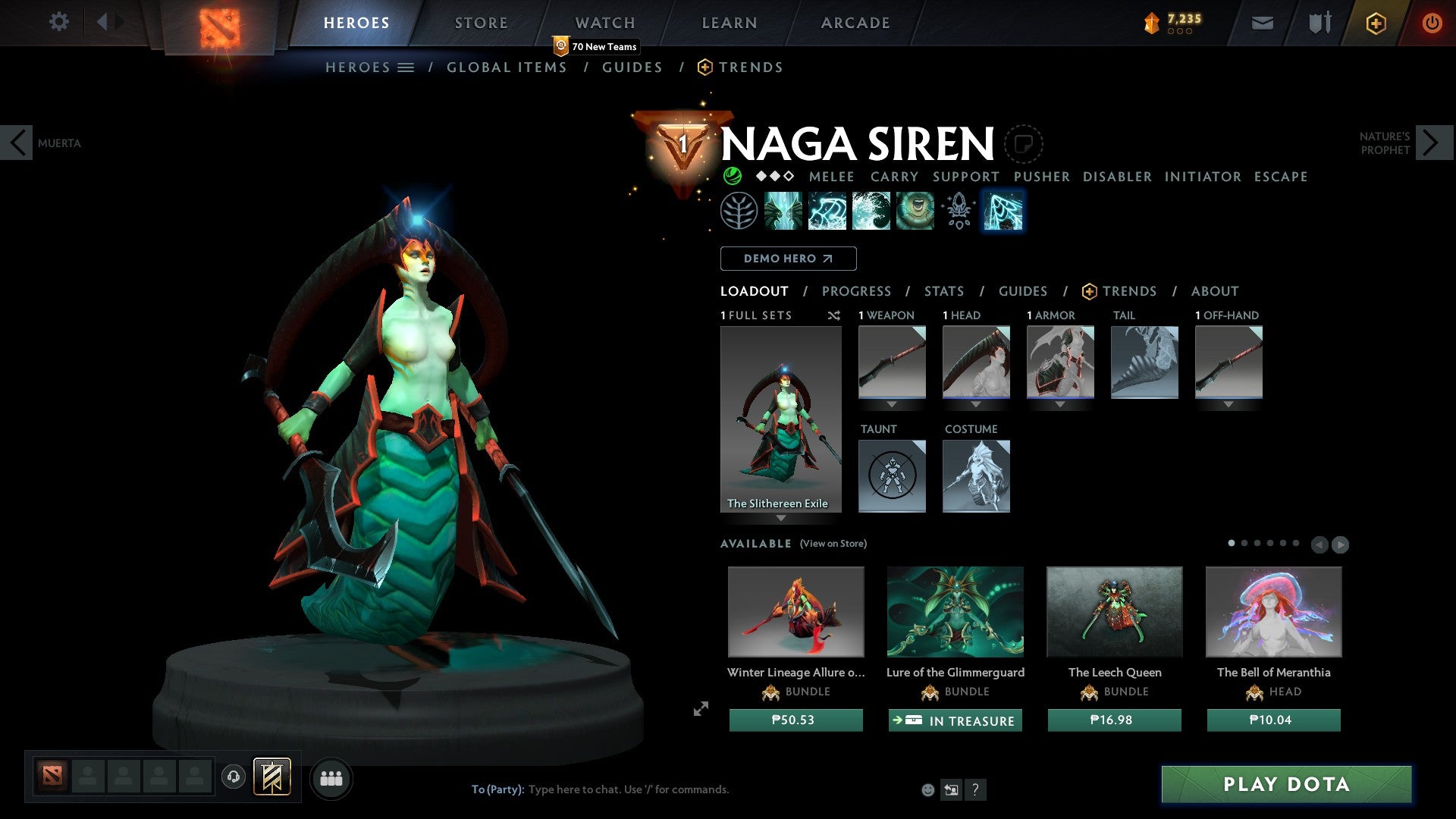Image resolution: width=1456 pixels, height=819 pixels.
Task: Open the ARCADE menu
Action: click(x=855, y=22)
